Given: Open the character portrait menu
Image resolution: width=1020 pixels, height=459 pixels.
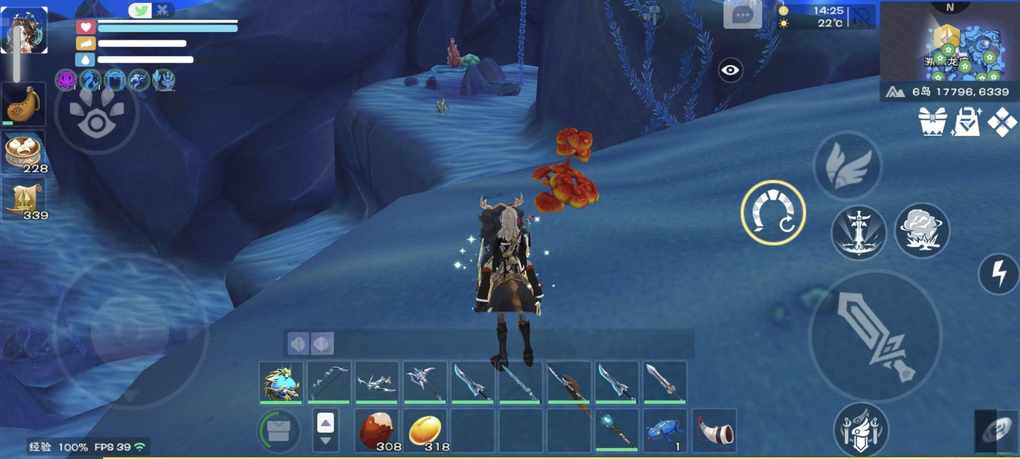Looking at the screenshot, I should point(24,30).
